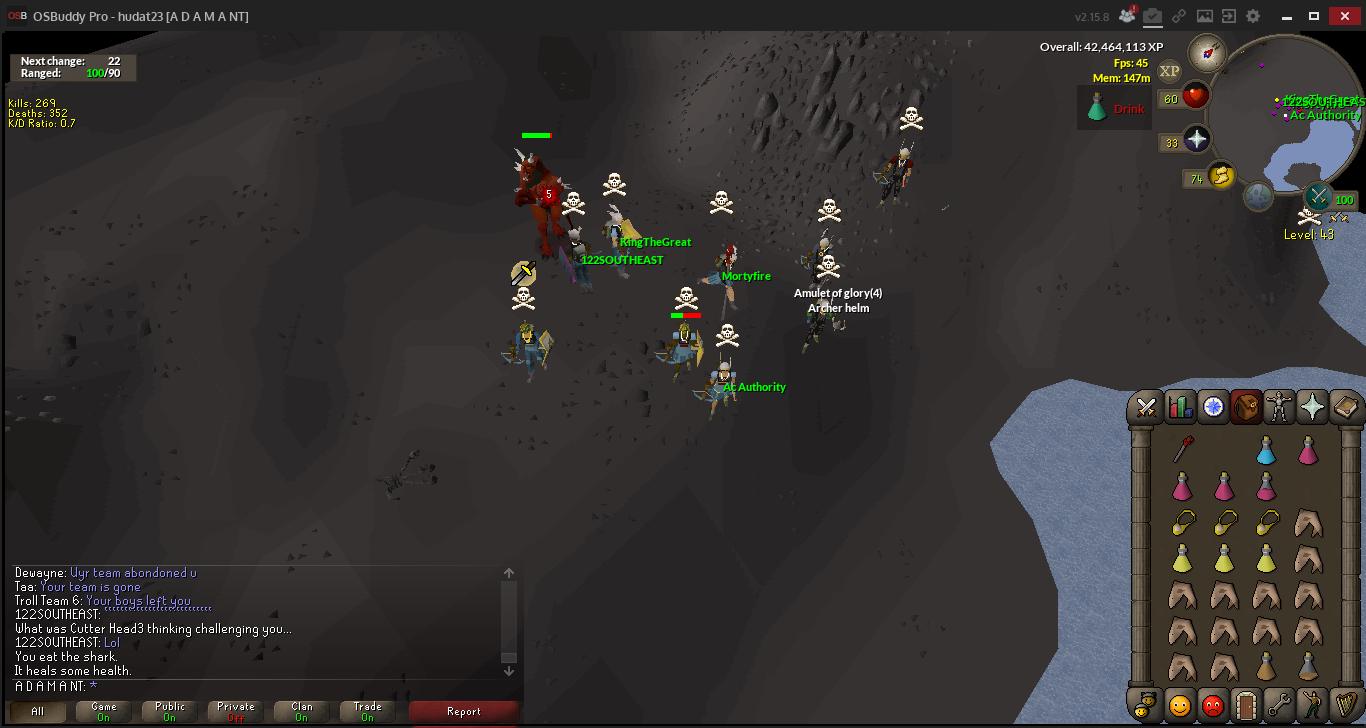Screen dimensions: 1366x728
Task: Switch to the Skills tab
Action: 1180,406
